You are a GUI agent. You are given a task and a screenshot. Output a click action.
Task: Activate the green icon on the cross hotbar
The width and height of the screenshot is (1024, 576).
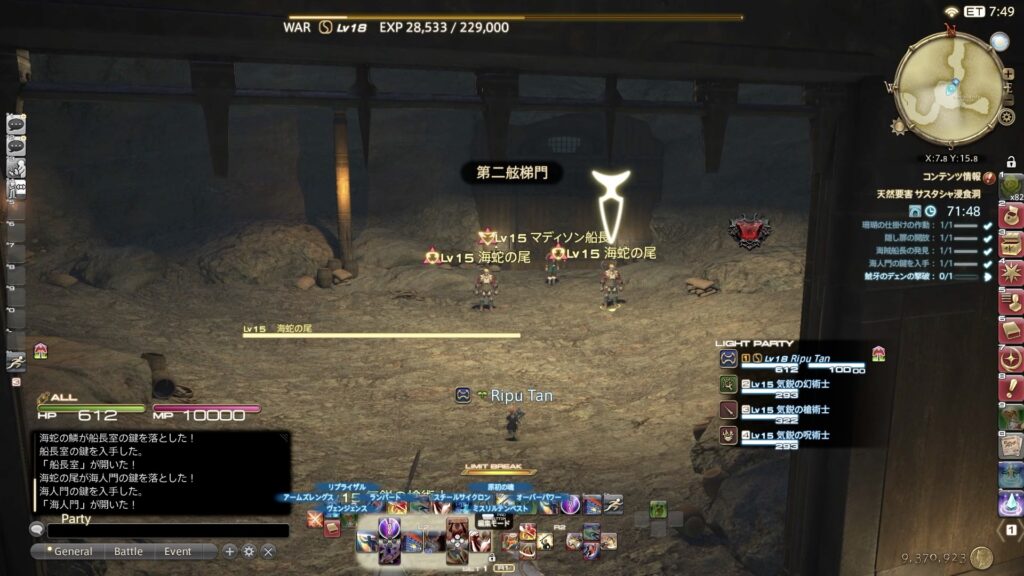tap(657, 509)
